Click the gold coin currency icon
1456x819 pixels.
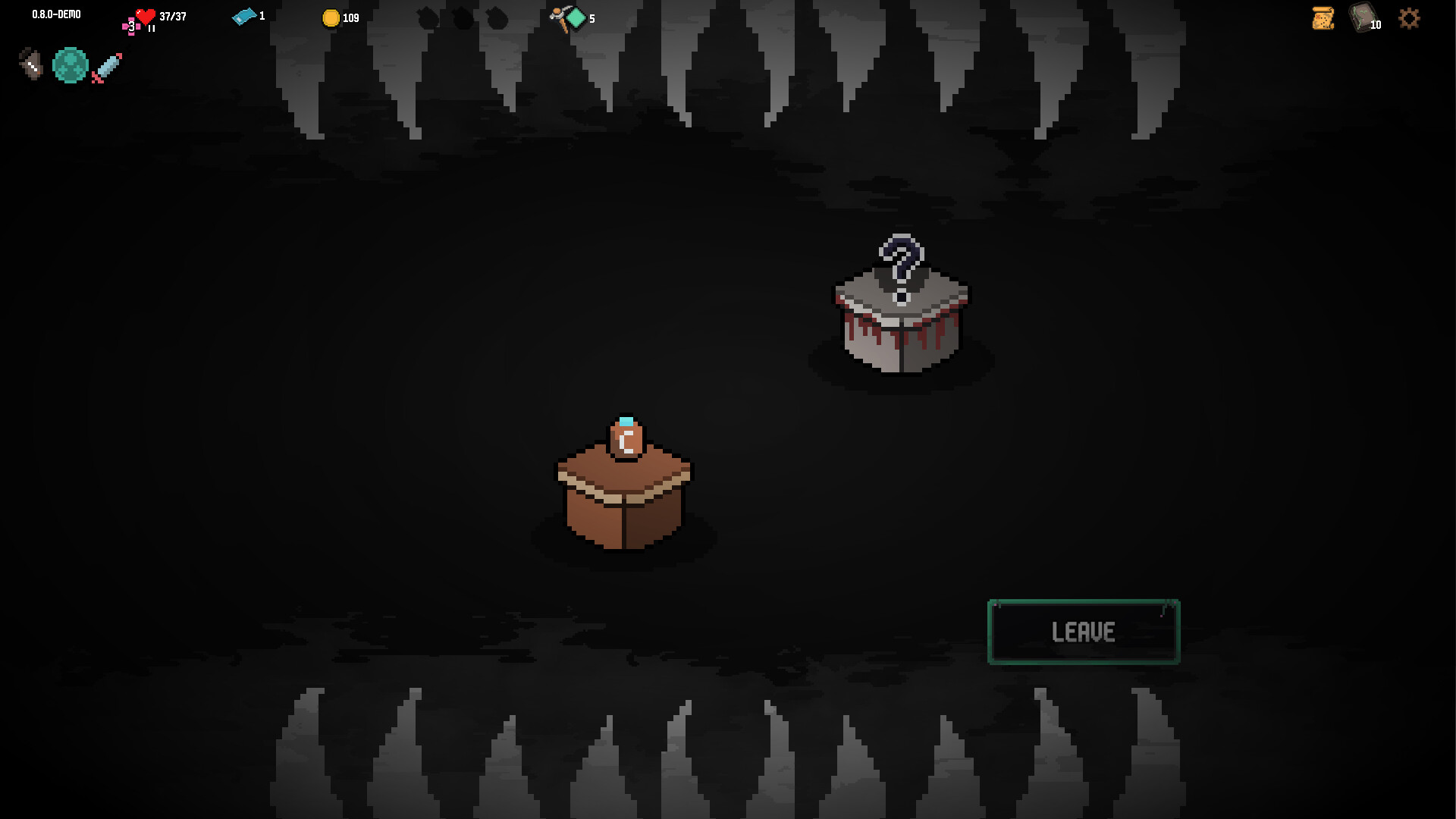pos(331,18)
